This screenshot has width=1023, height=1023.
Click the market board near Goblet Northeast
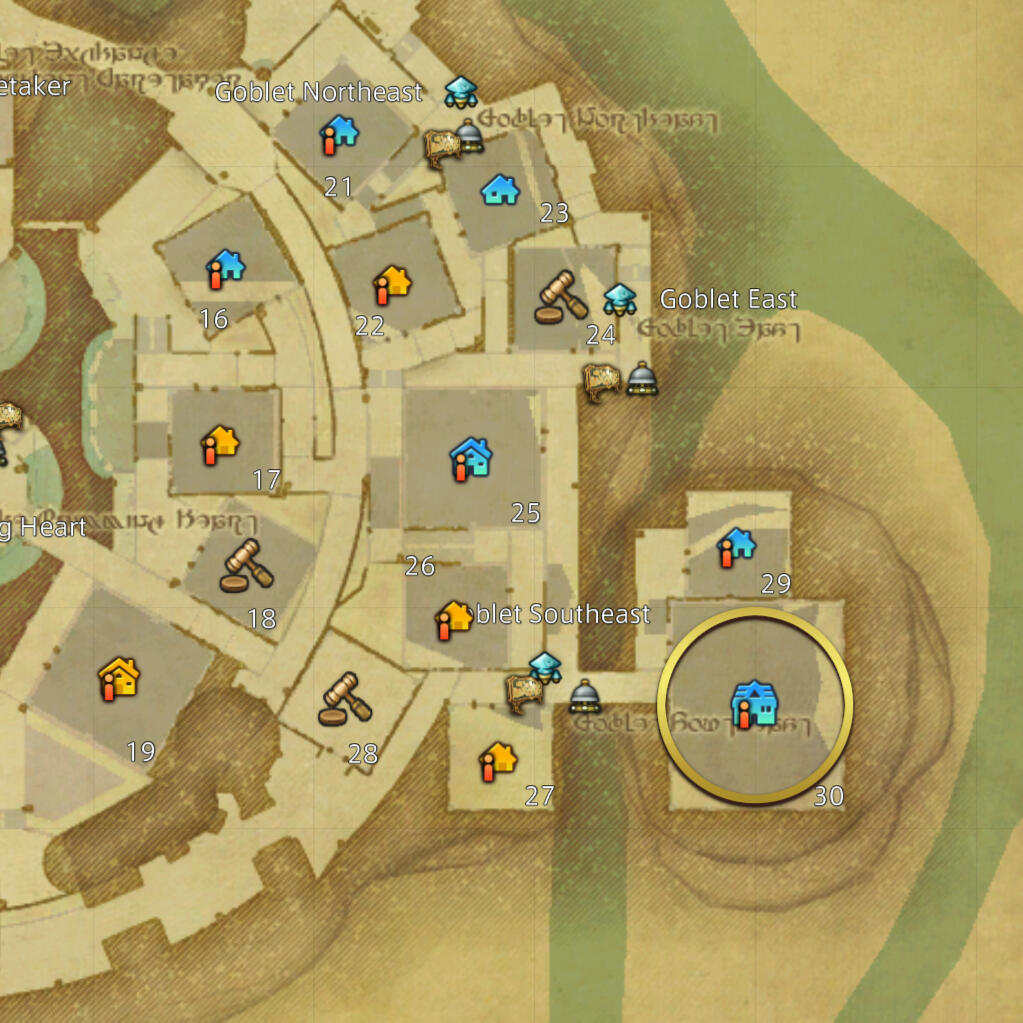442,147
